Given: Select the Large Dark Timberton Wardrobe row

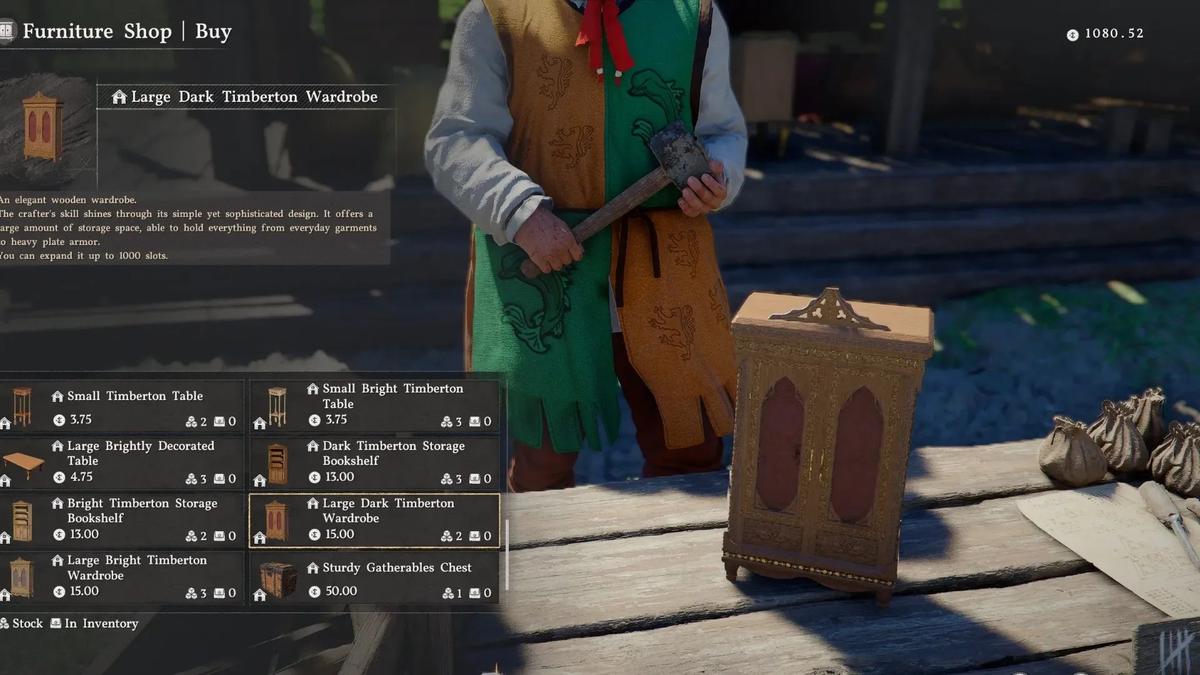Looking at the screenshot, I should pos(374,520).
